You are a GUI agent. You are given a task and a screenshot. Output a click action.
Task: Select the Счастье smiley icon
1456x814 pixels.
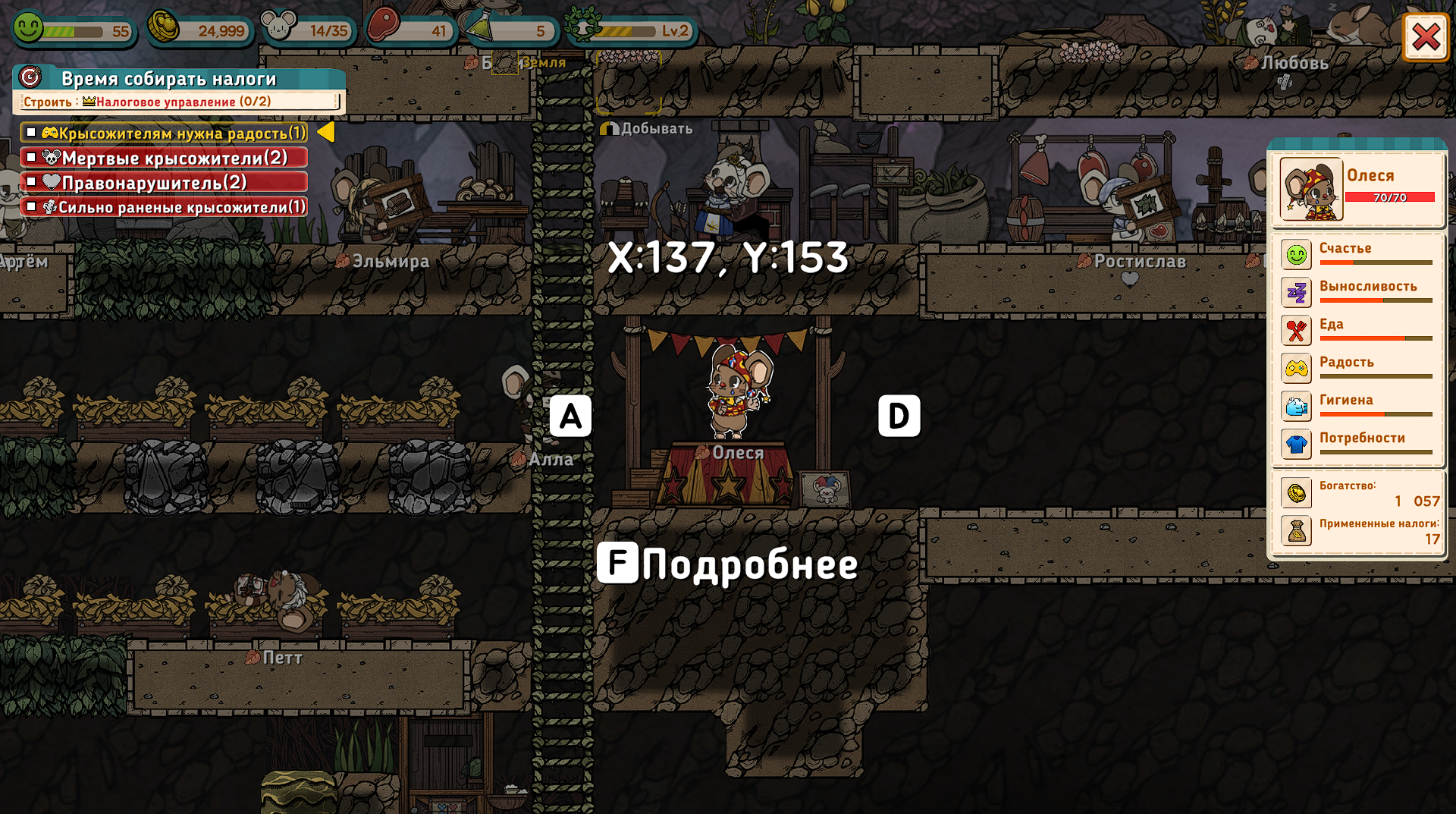tap(1296, 255)
